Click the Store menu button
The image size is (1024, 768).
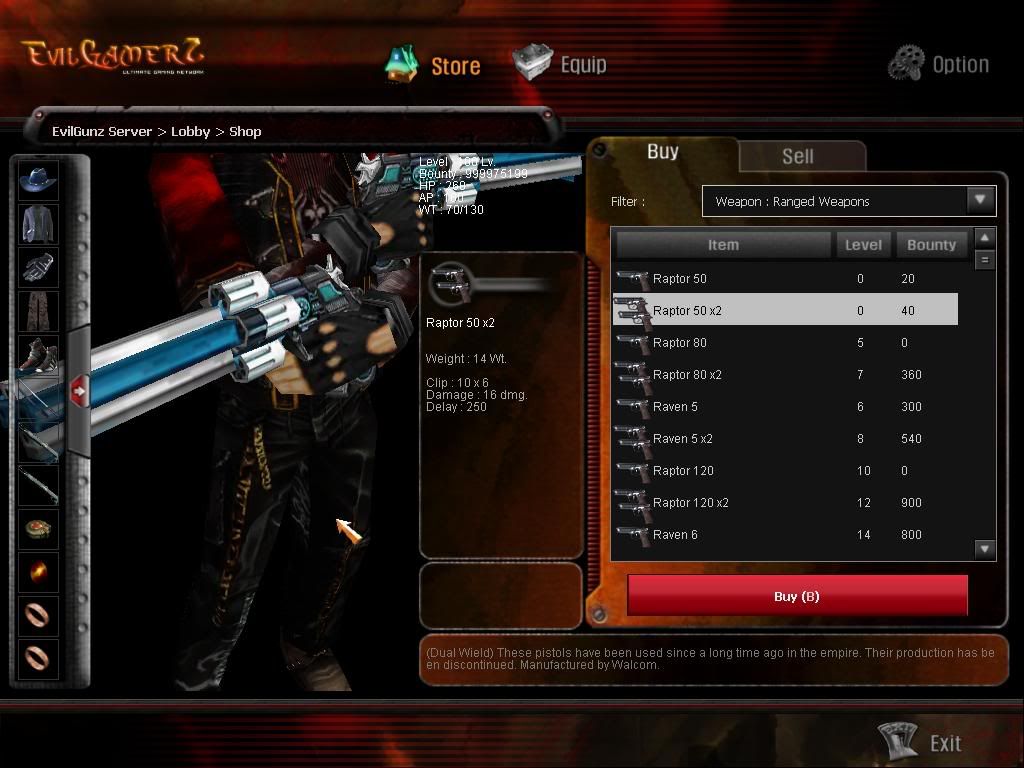[x=434, y=65]
